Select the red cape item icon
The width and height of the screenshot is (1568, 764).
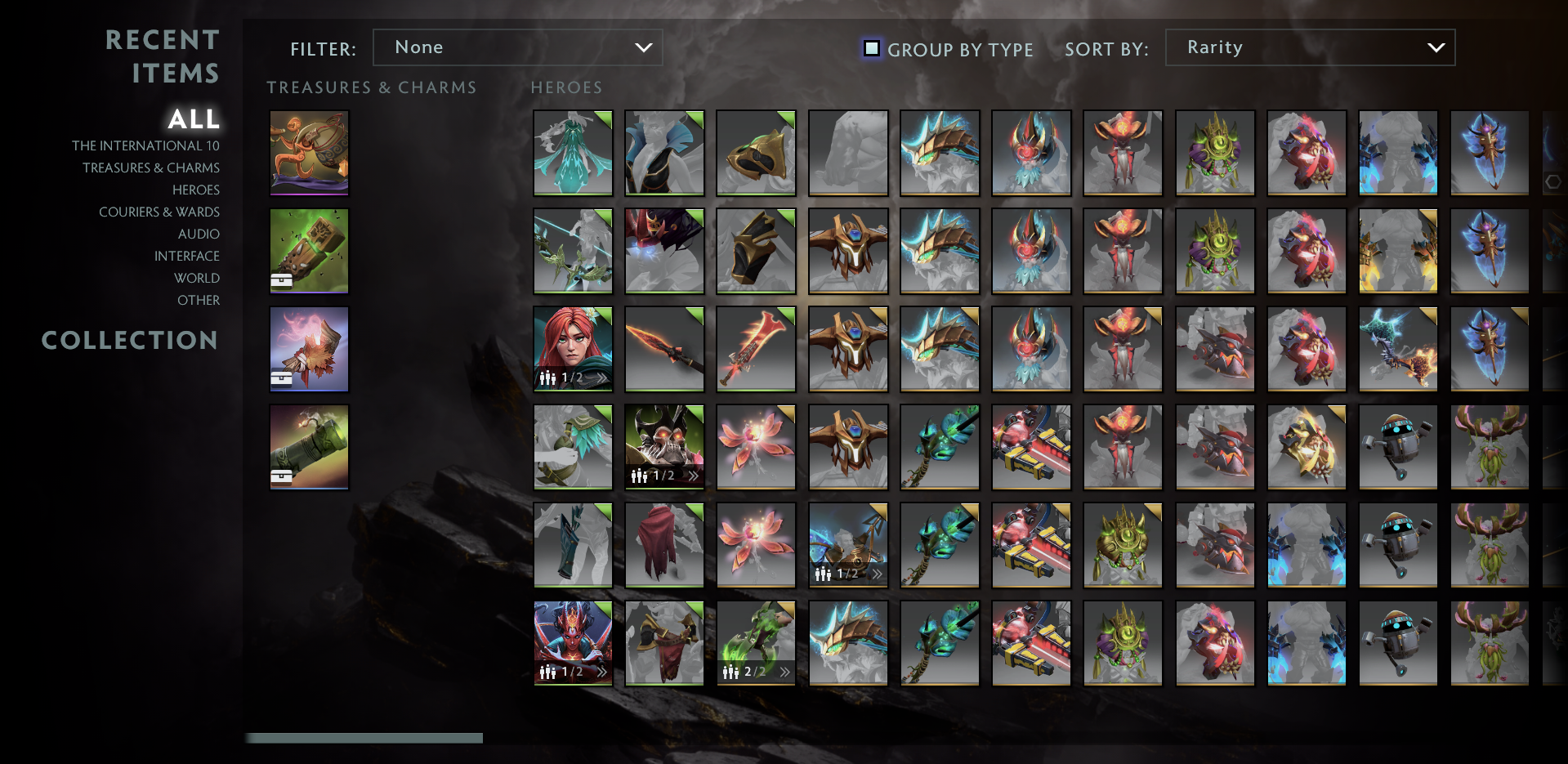coord(664,545)
